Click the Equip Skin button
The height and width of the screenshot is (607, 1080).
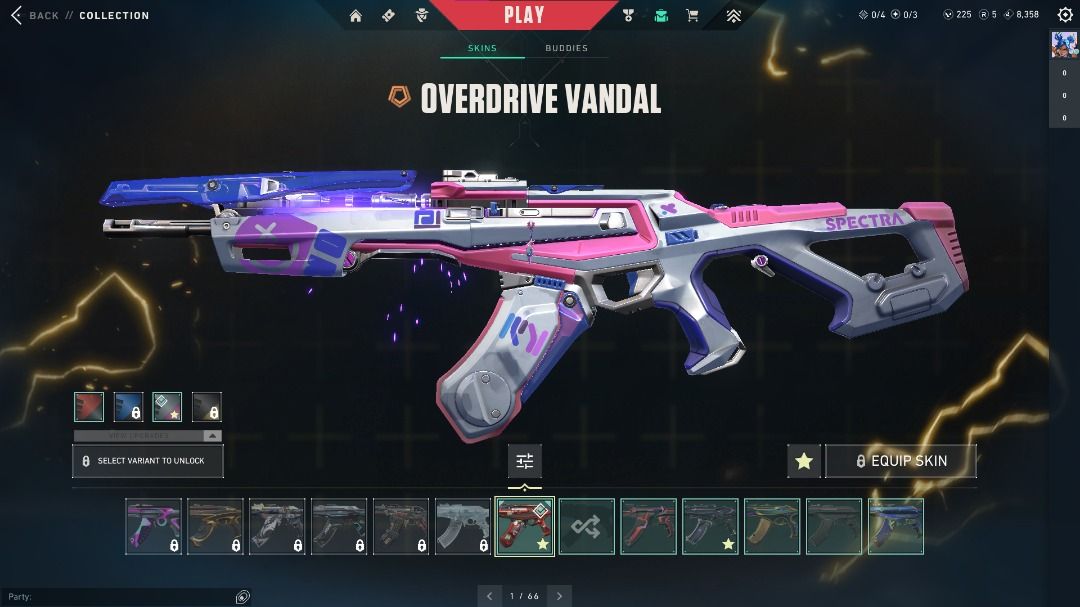pyautogui.click(x=900, y=461)
